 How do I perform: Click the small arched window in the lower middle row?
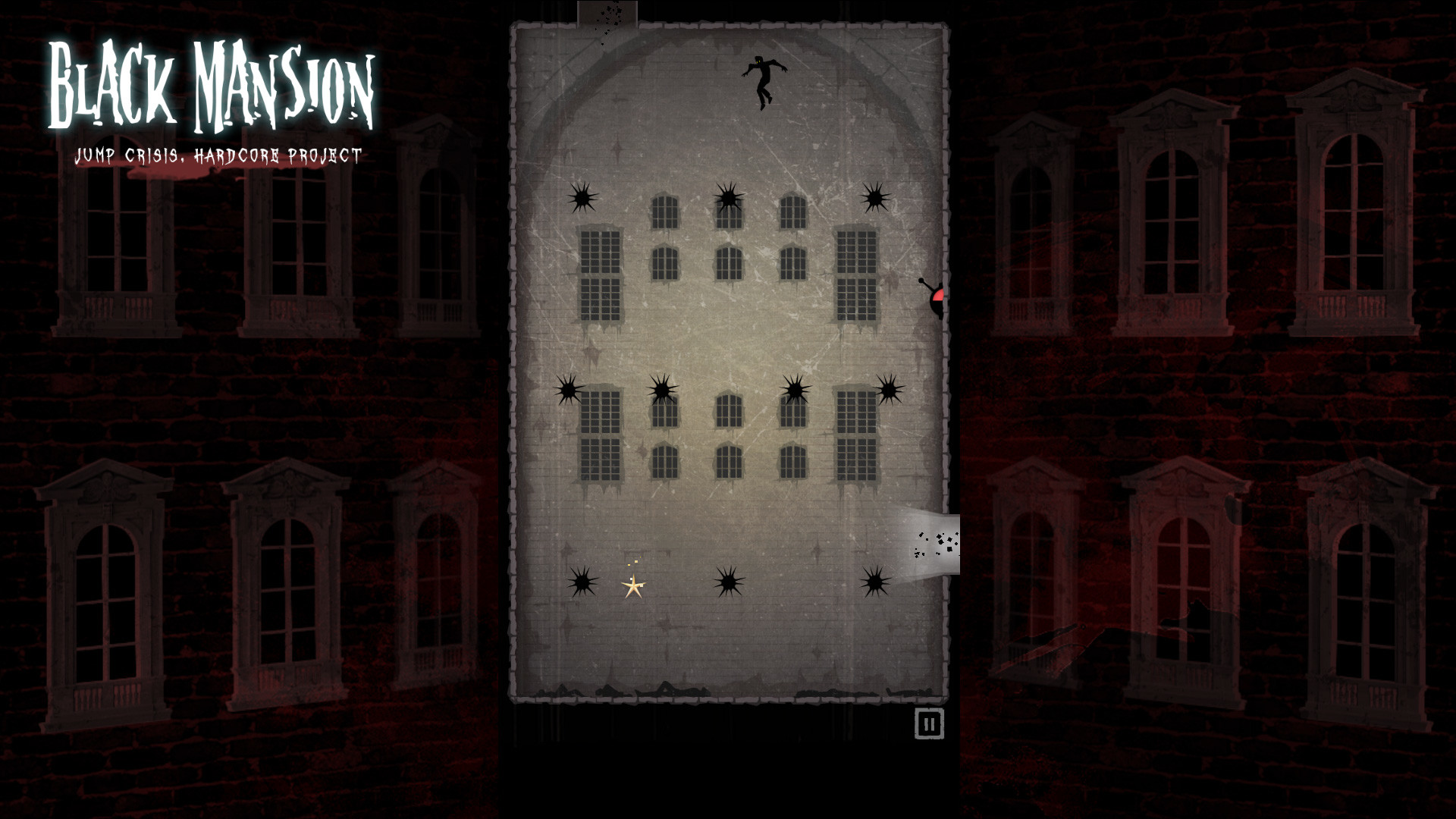pos(728,459)
